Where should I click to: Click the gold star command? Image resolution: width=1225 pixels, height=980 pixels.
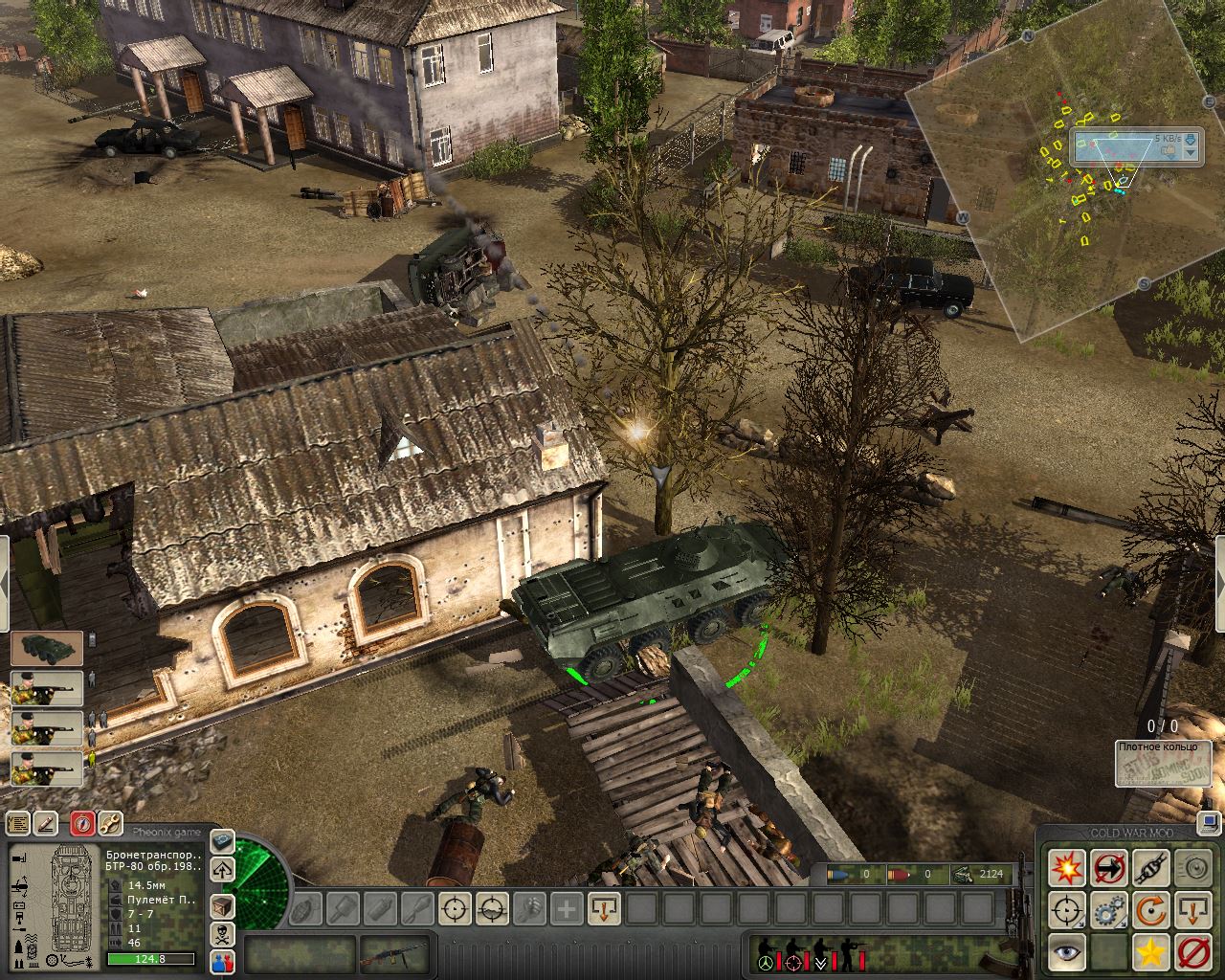(1150, 952)
